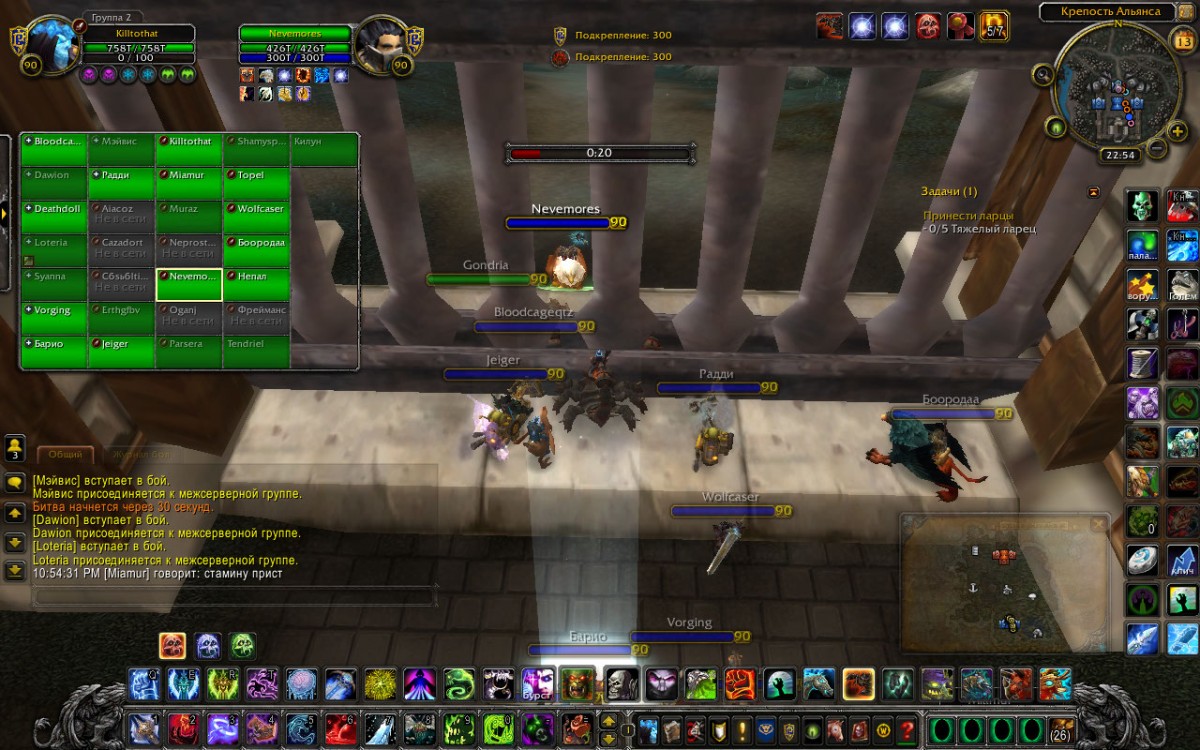This screenshot has width=1200, height=750.
Task: Click the Nevemores target portrait
Action: click(x=380, y=45)
